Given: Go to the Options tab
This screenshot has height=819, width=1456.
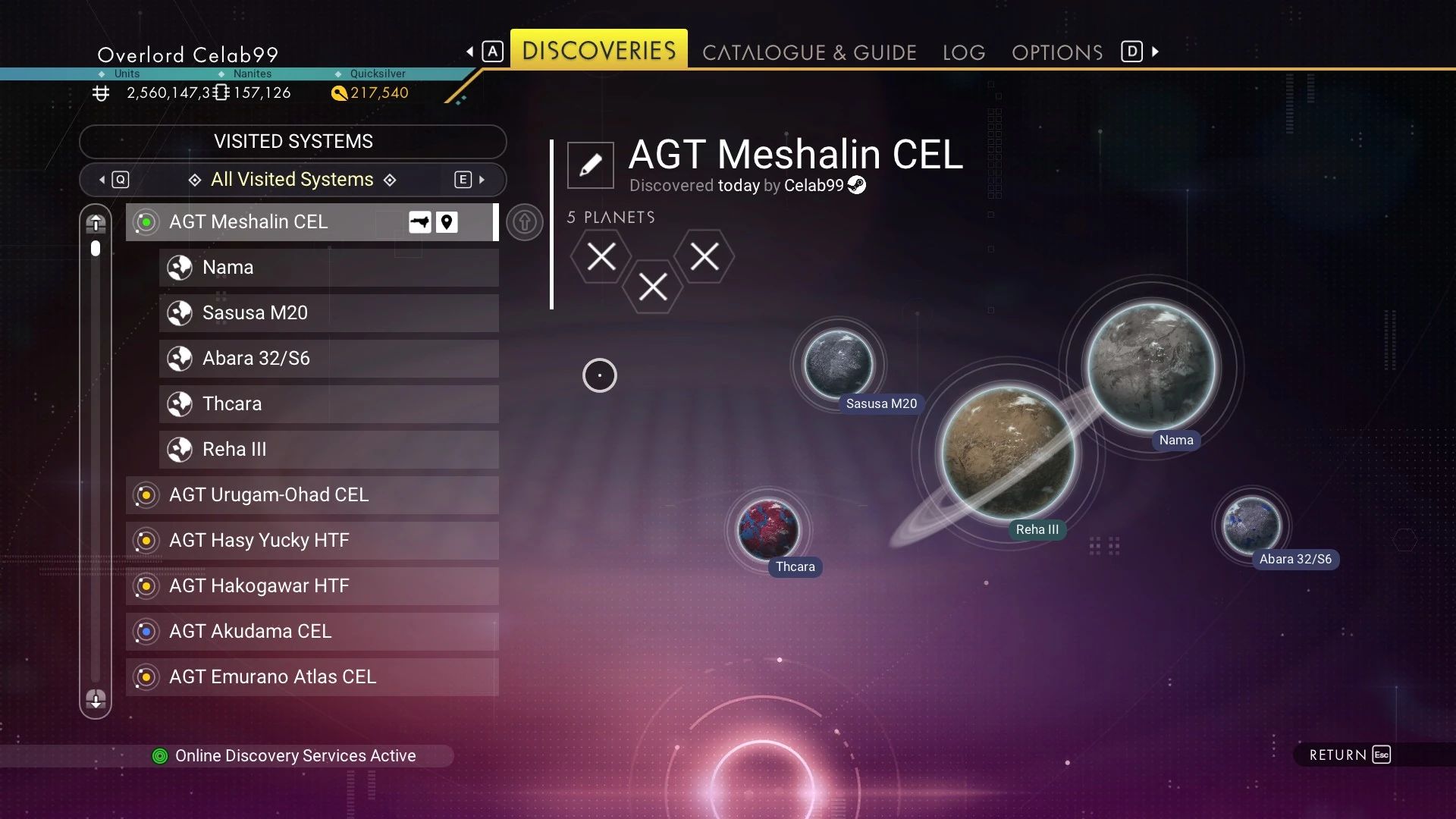Looking at the screenshot, I should coord(1056,52).
